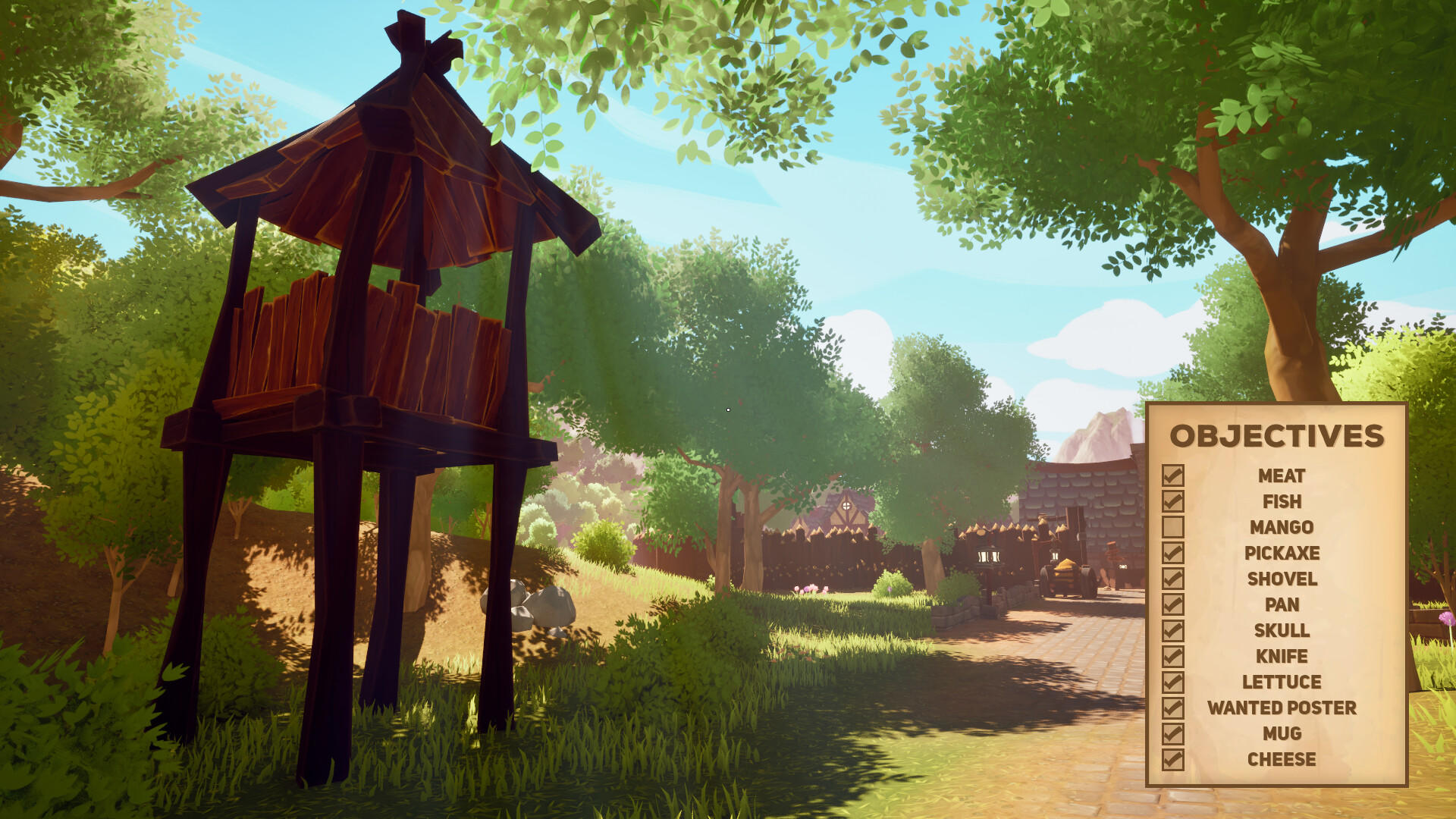Uncheck the PICKAXE objective
This screenshot has width=1456, height=819.
1174,554
